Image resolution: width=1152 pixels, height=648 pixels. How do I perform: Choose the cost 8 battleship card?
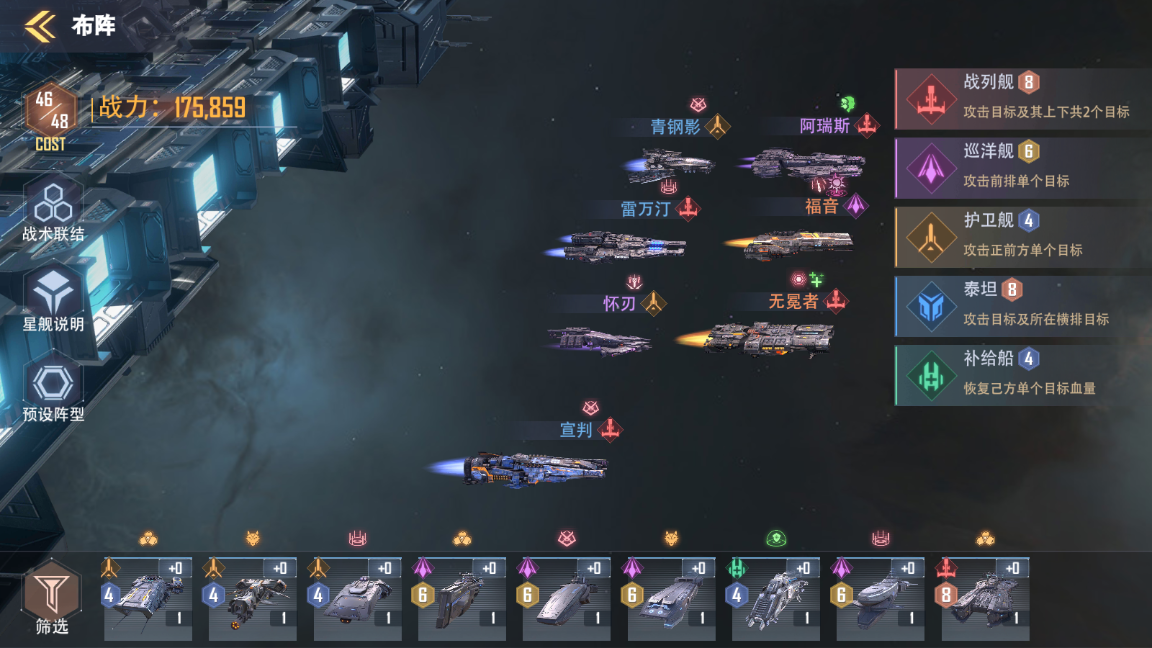click(x=985, y=598)
